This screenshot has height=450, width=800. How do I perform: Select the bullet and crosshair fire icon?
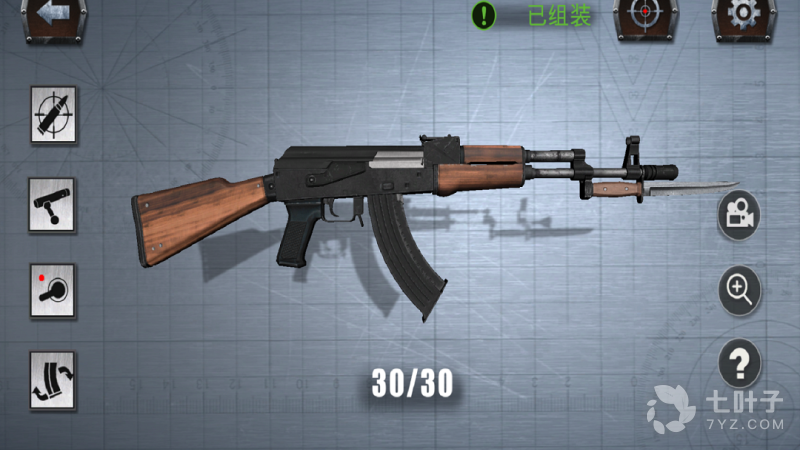(53, 116)
